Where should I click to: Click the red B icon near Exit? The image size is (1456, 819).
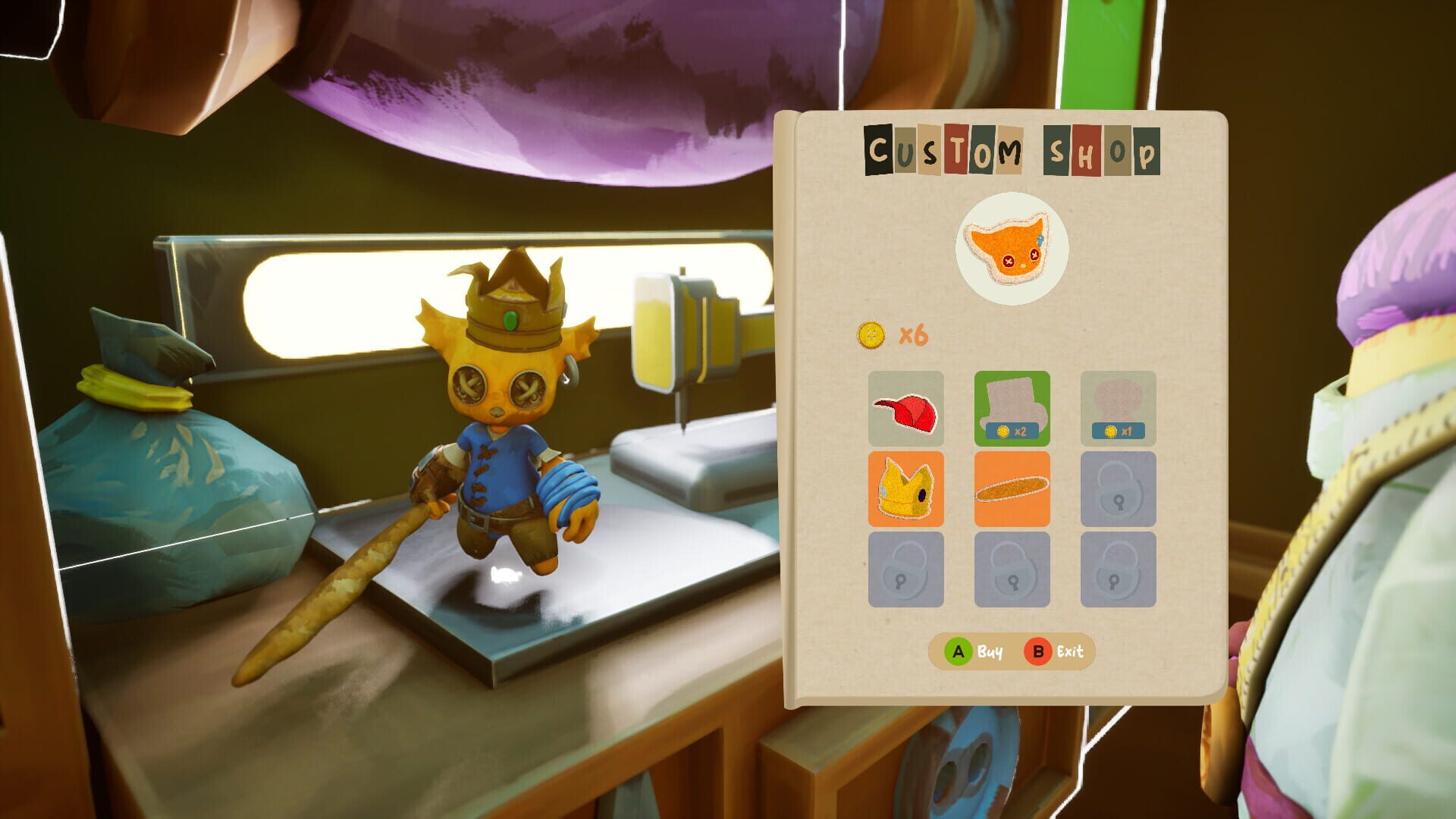pyautogui.click(x=1038, y=650)
